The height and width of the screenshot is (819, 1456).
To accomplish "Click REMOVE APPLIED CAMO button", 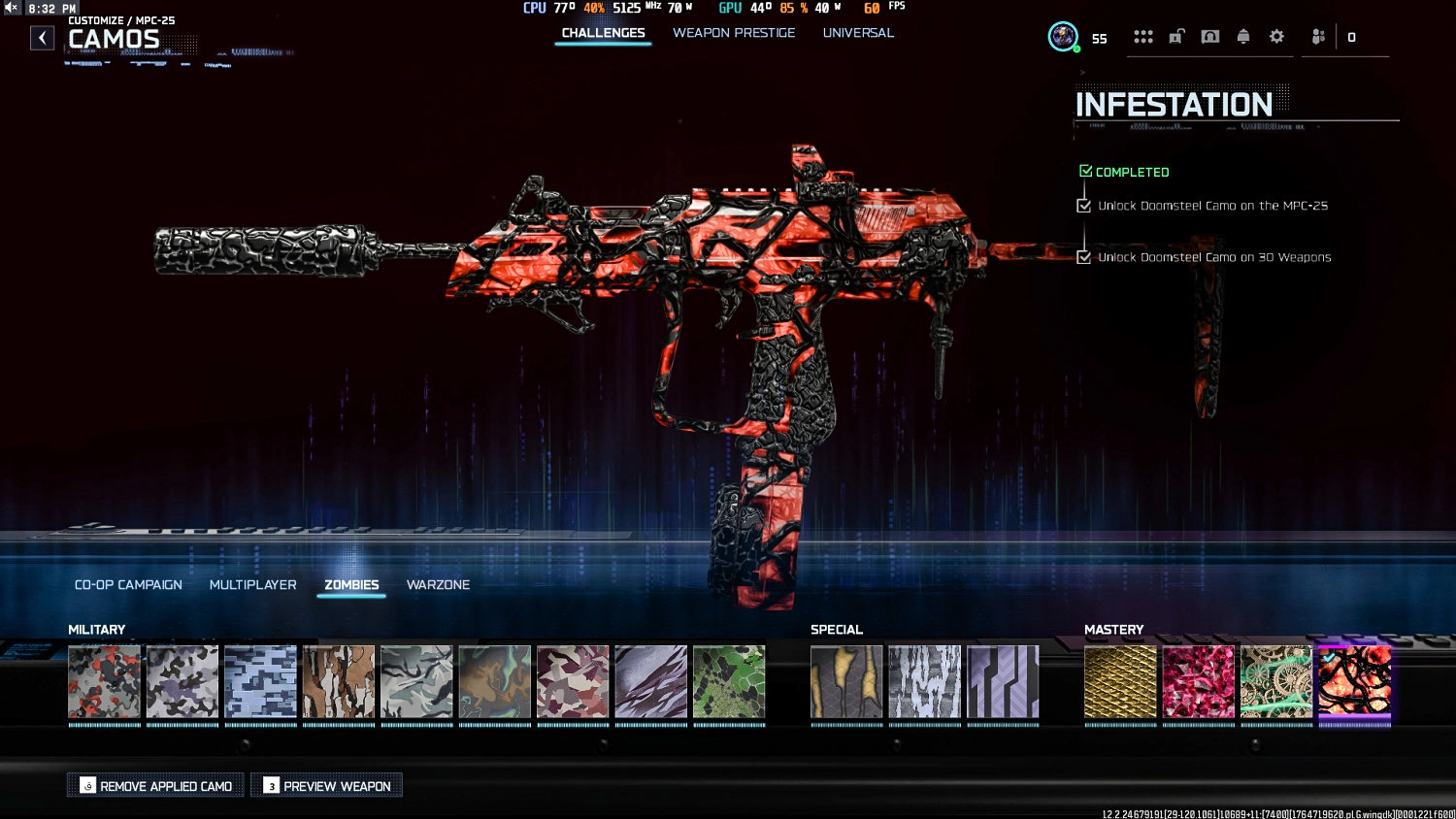I will pyautogui.click(x=155, y=785).
